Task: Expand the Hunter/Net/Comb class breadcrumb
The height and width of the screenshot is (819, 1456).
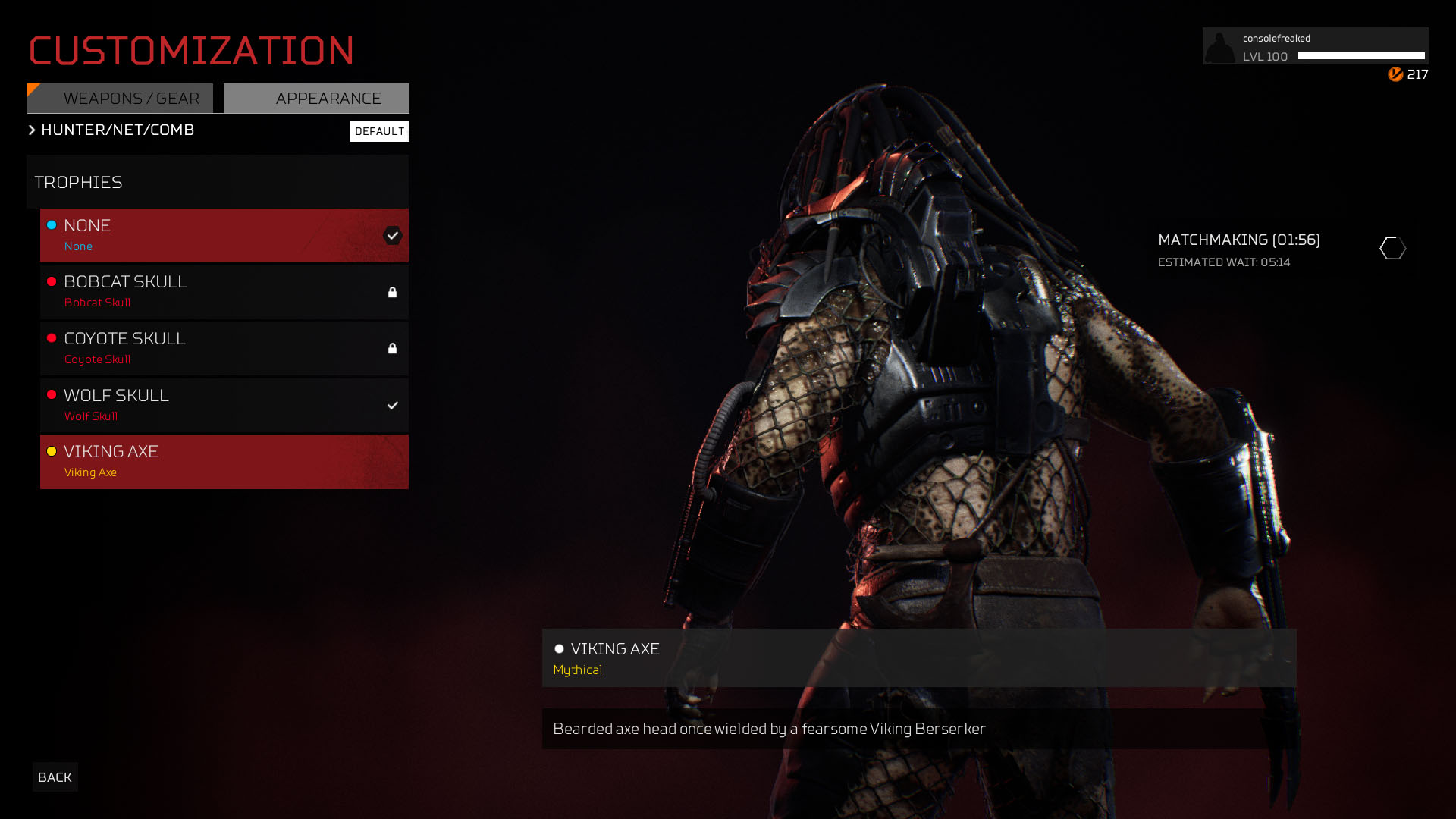Action: (111, 130)
